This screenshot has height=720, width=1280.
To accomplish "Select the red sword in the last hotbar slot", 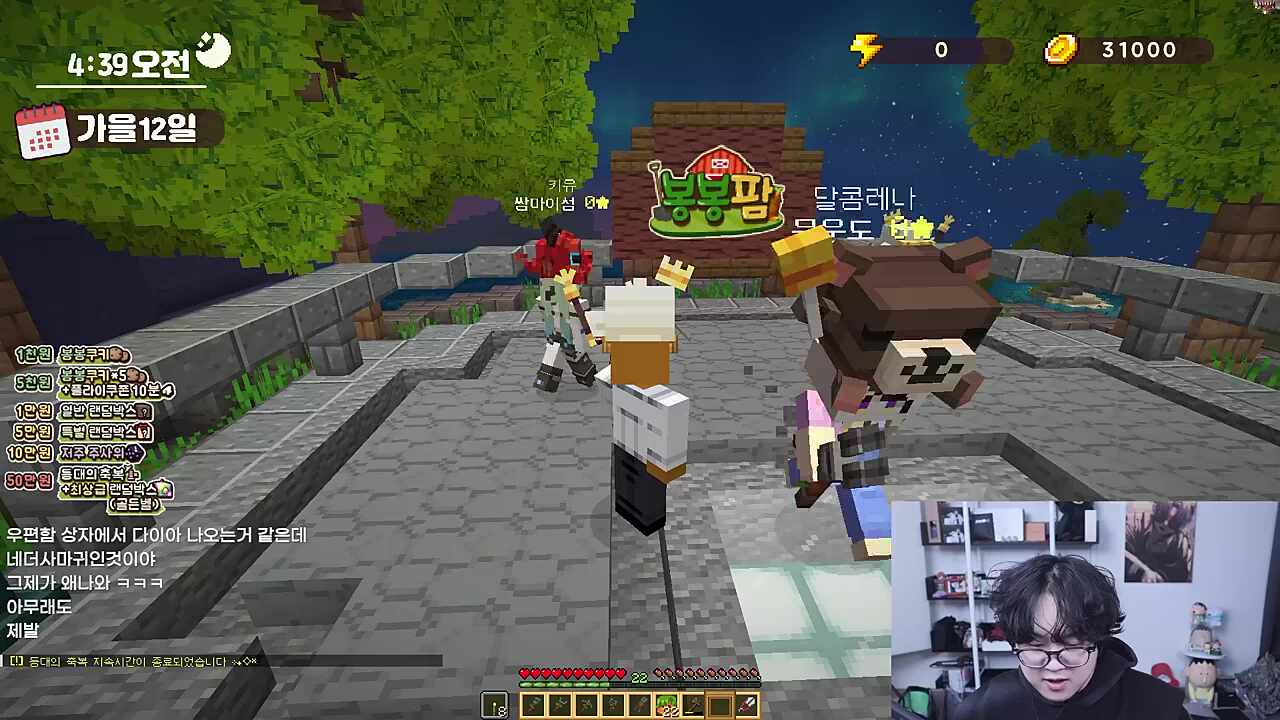I will coord(748,704).
